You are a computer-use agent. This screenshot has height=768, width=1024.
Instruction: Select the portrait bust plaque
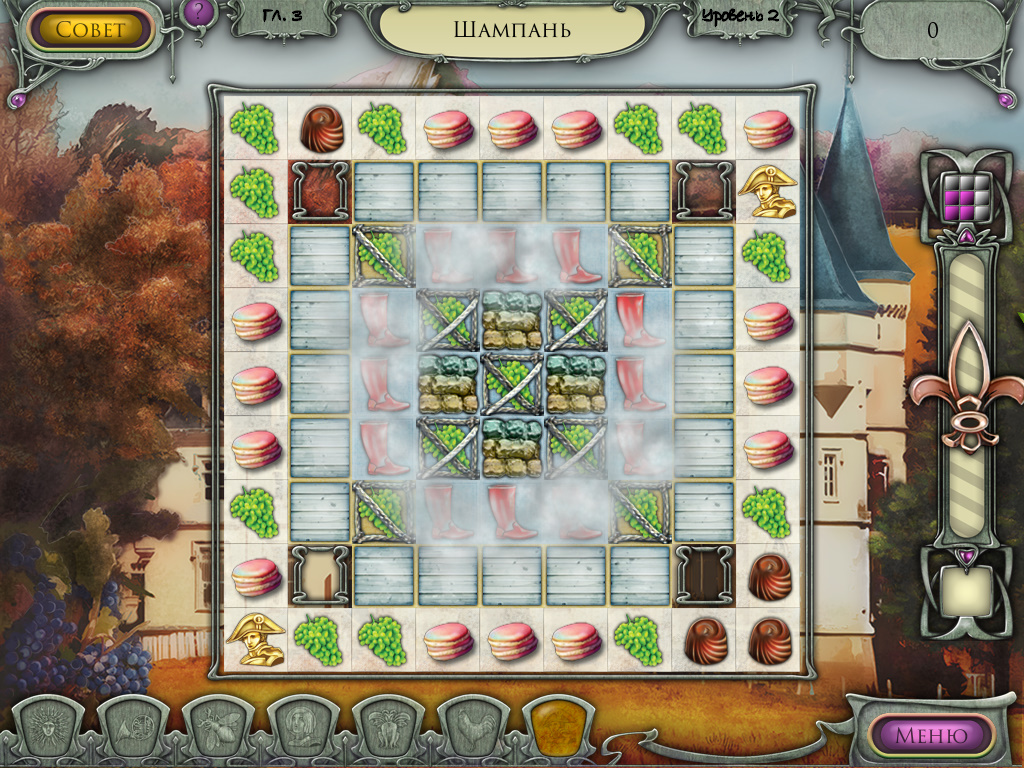[301, 727]
